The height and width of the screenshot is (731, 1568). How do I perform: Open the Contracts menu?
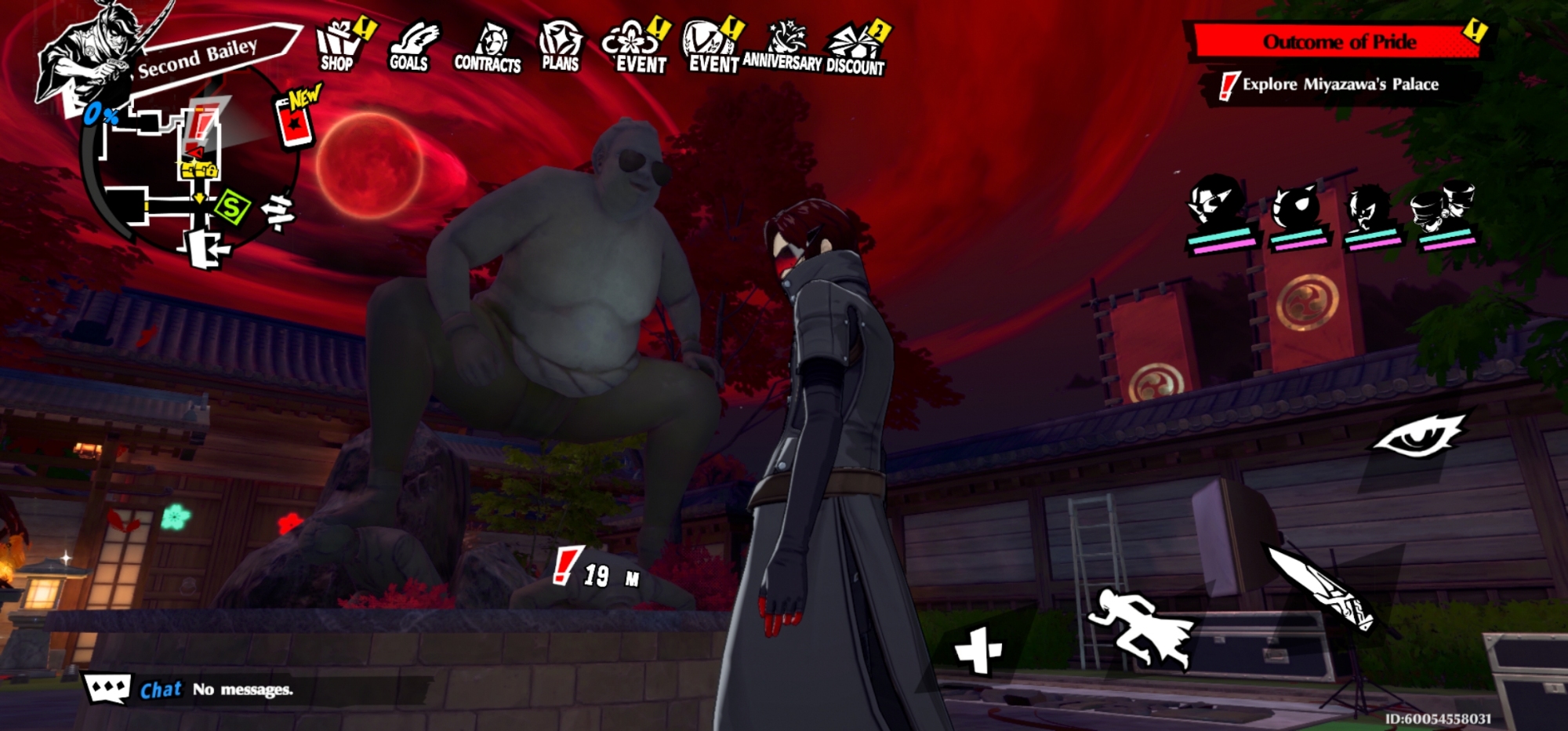click(x=487, y=49)
